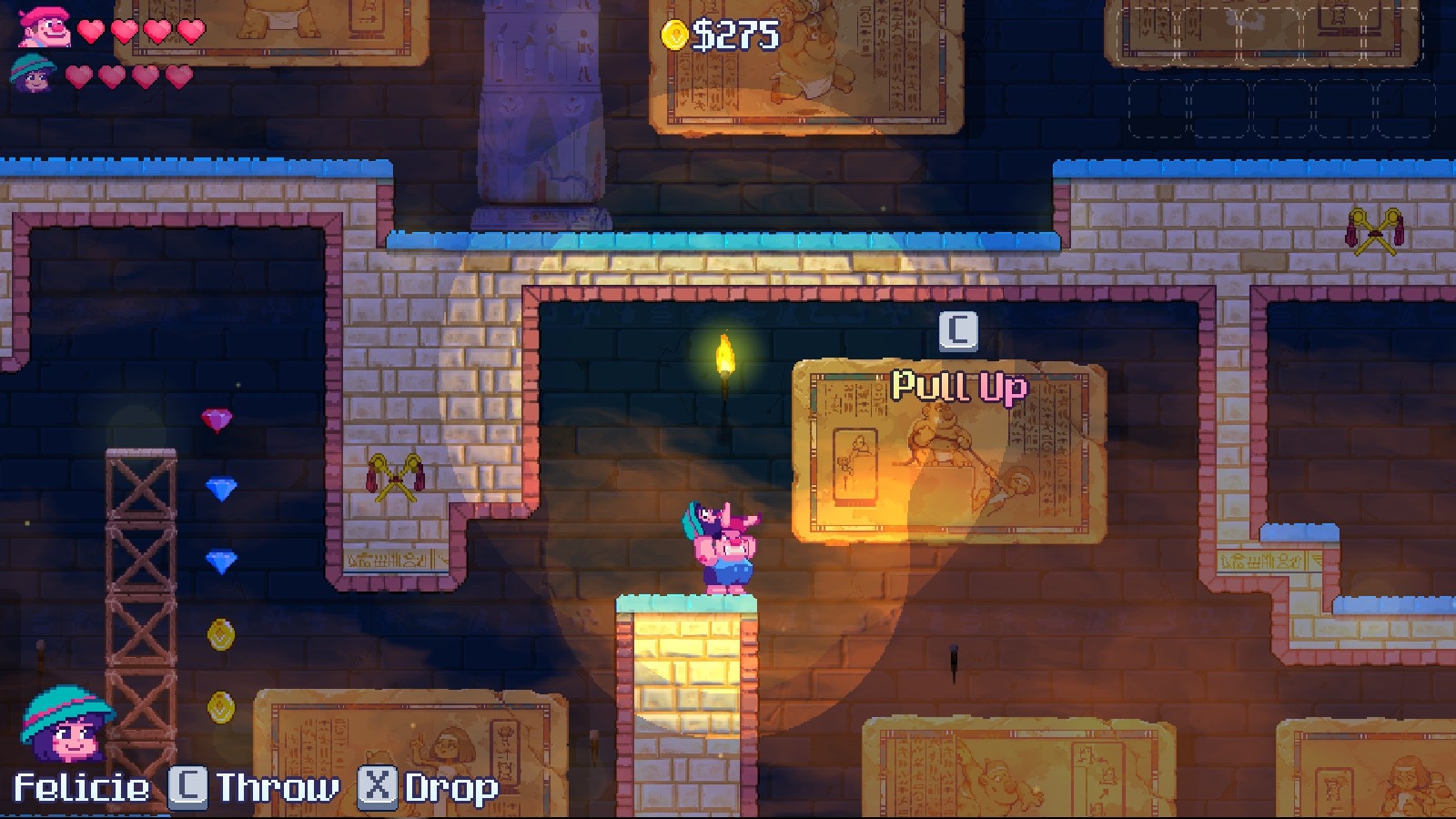This screenshot has height=819, width=1456.
Task: Click the large Felicie portrait
Action: (x=66, y=725)
